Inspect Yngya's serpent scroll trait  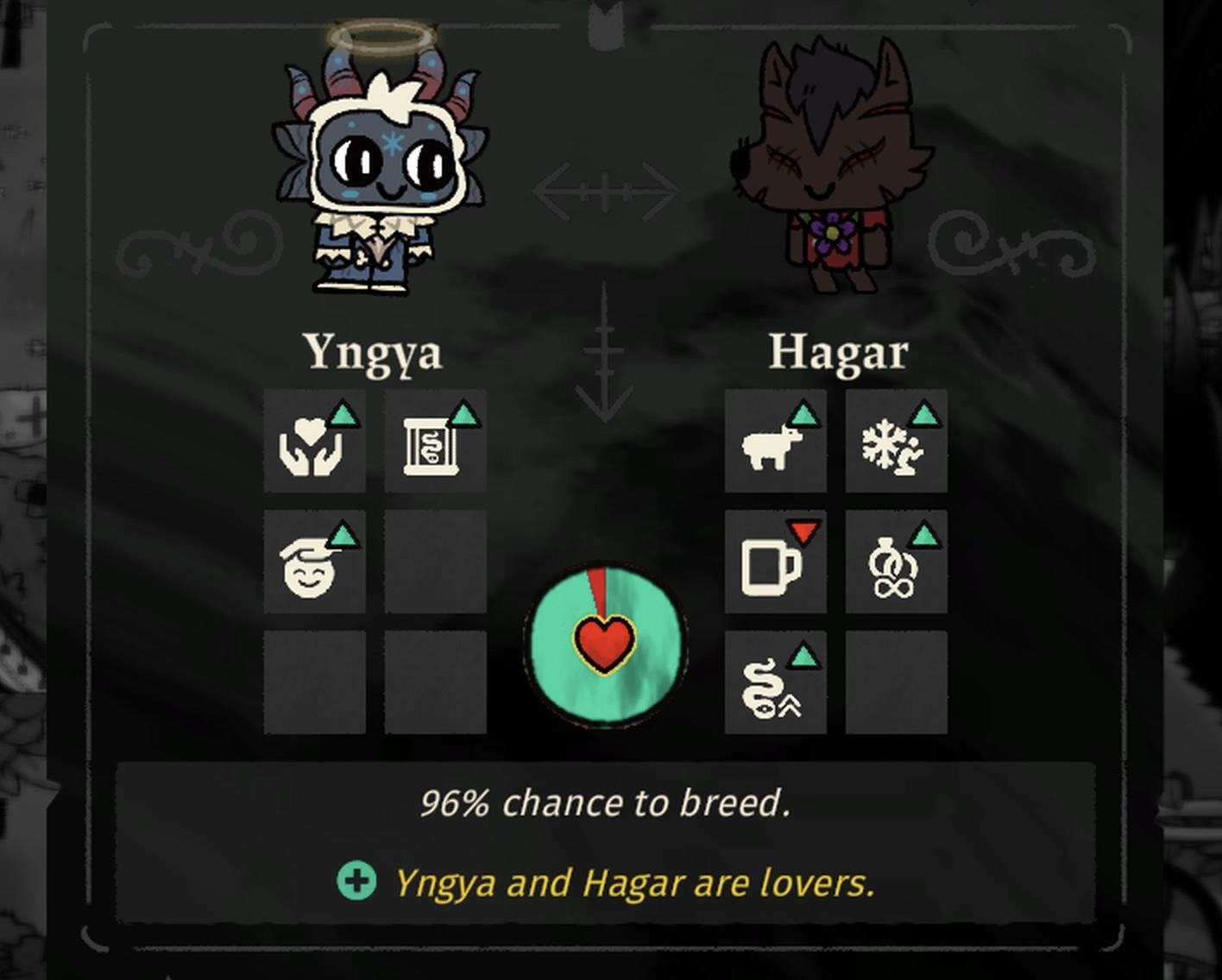coord(435,441)
